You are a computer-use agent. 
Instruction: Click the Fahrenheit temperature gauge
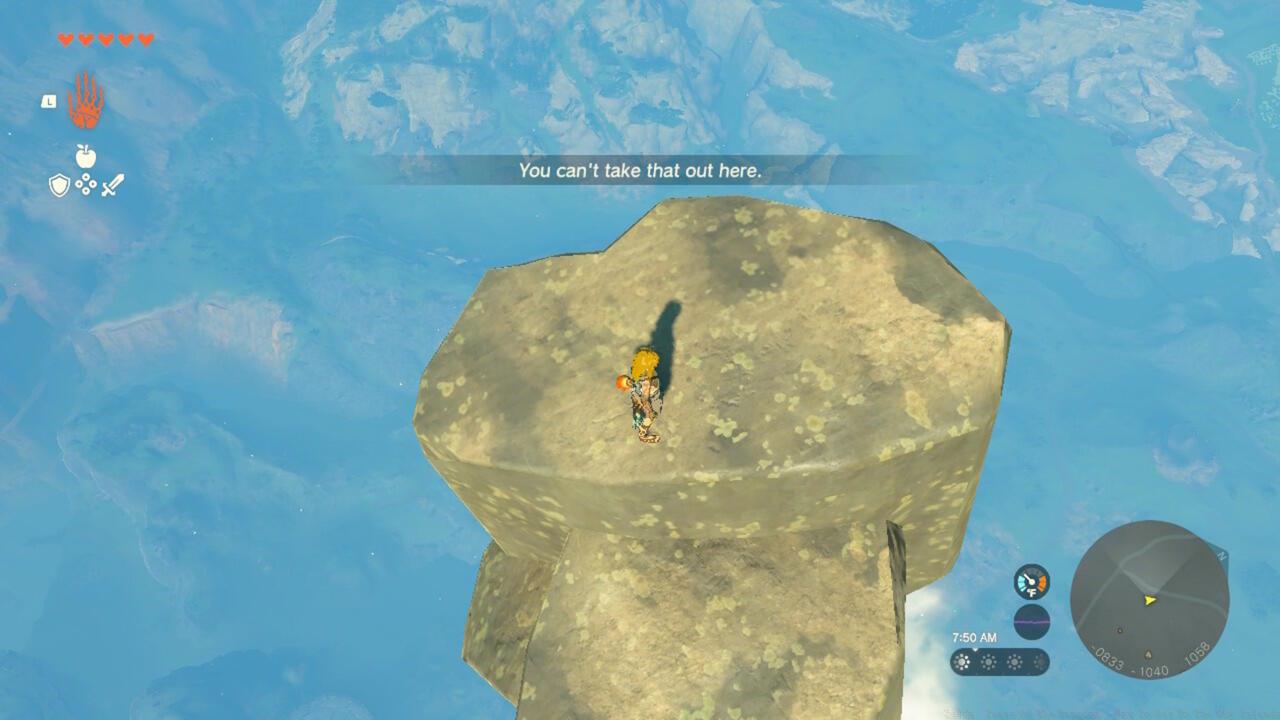[x=1032, y=582]
